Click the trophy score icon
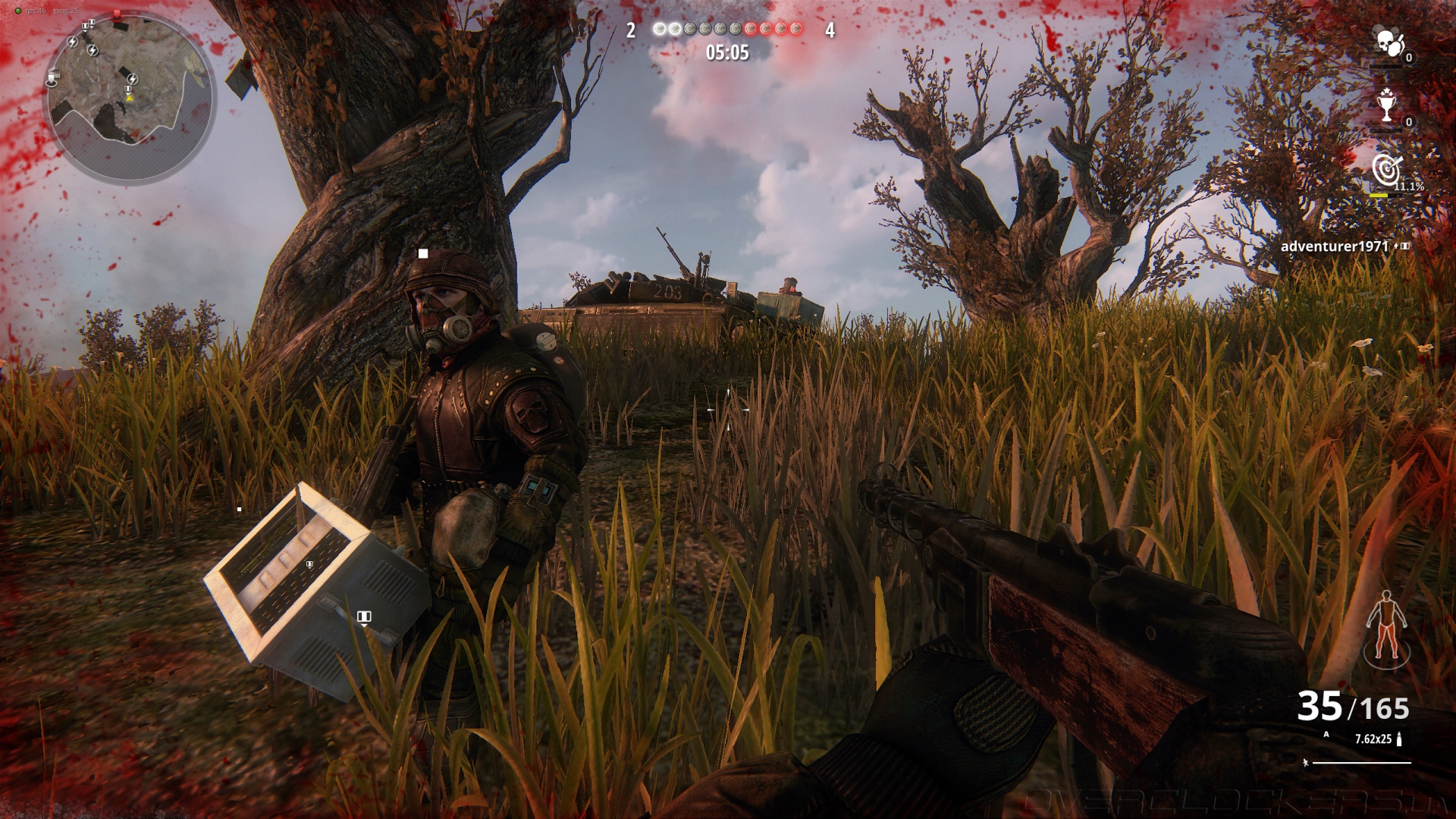The image size is (1456, 819). pos(1387,105)
